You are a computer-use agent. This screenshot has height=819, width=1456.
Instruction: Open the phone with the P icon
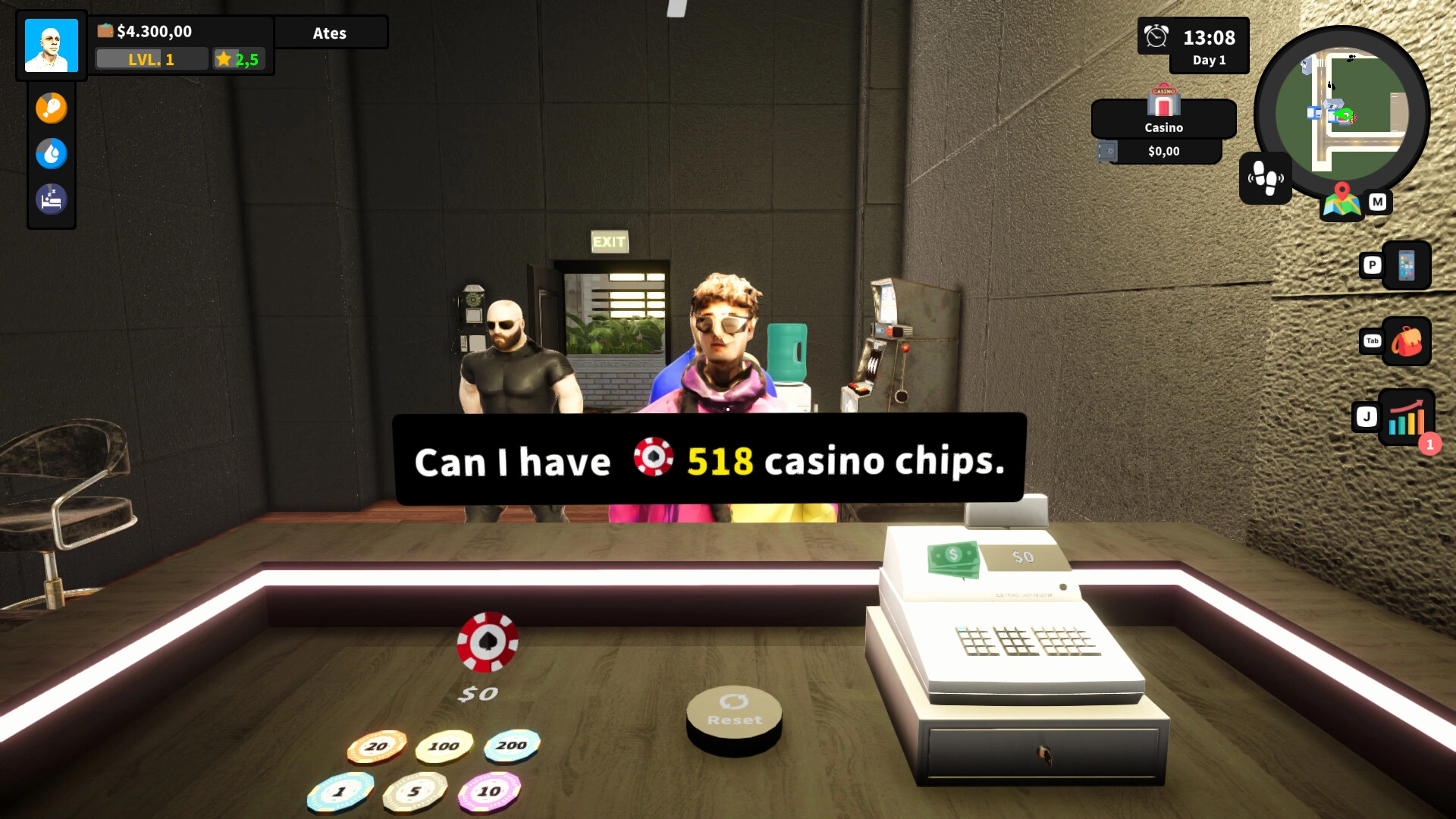1407,266
